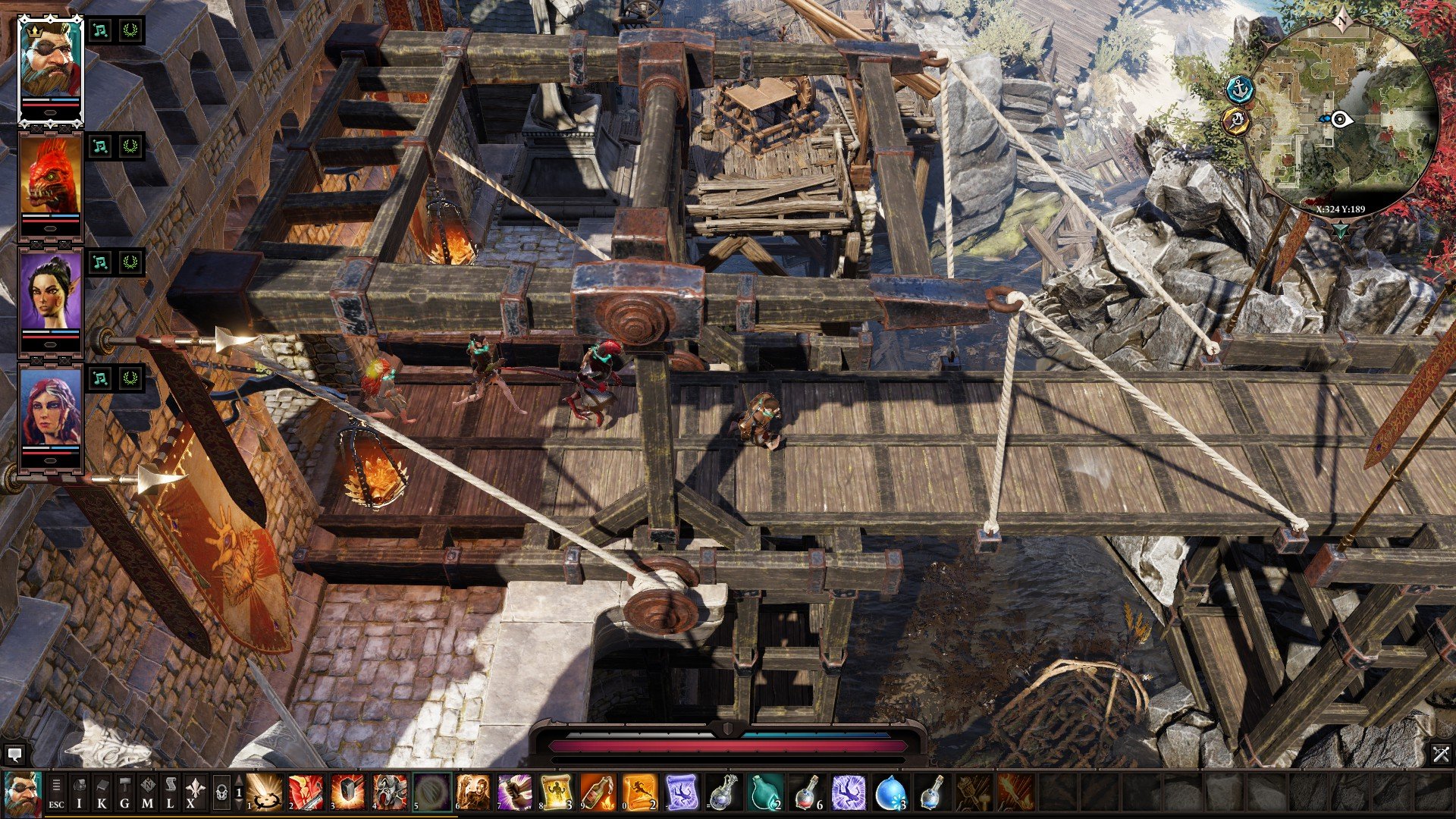
Task: Click the anchor waypoint button beside minimap
Action: click(1240, 89)
